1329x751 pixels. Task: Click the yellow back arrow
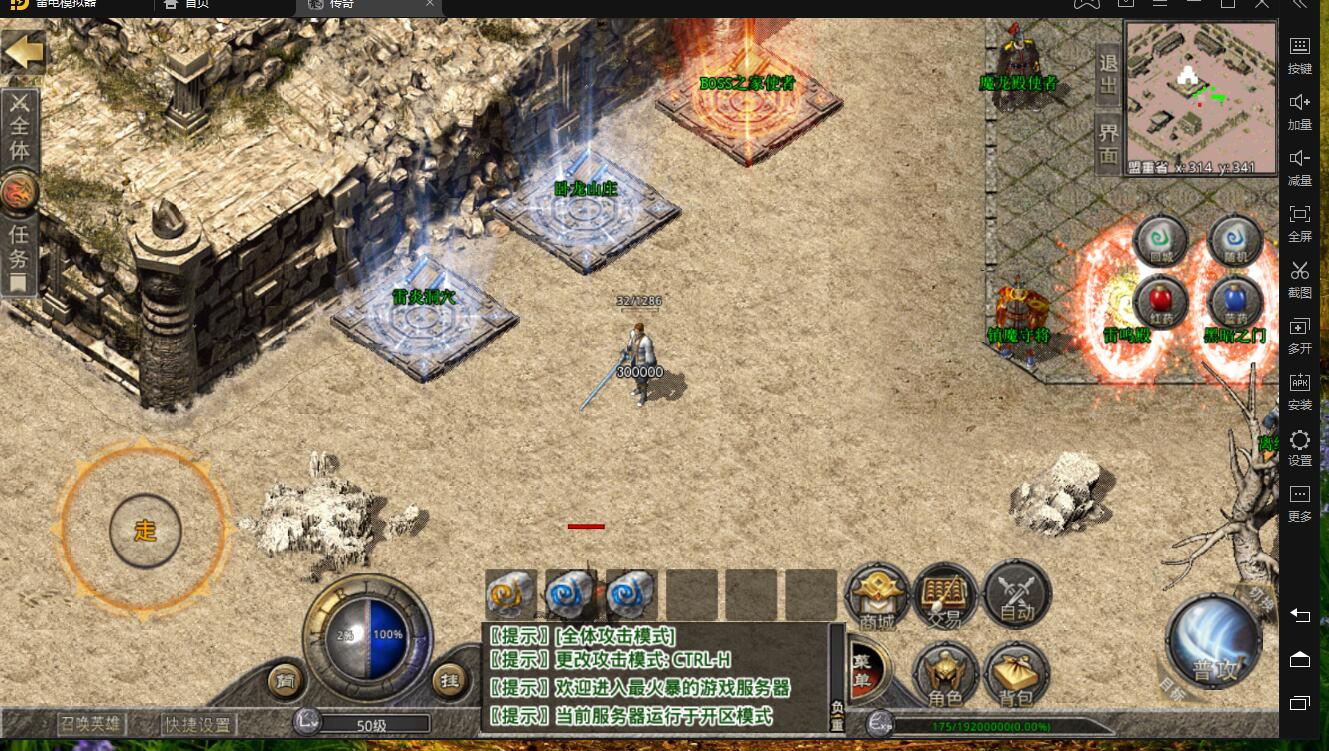pyautogui.click(x=23, y=50)
